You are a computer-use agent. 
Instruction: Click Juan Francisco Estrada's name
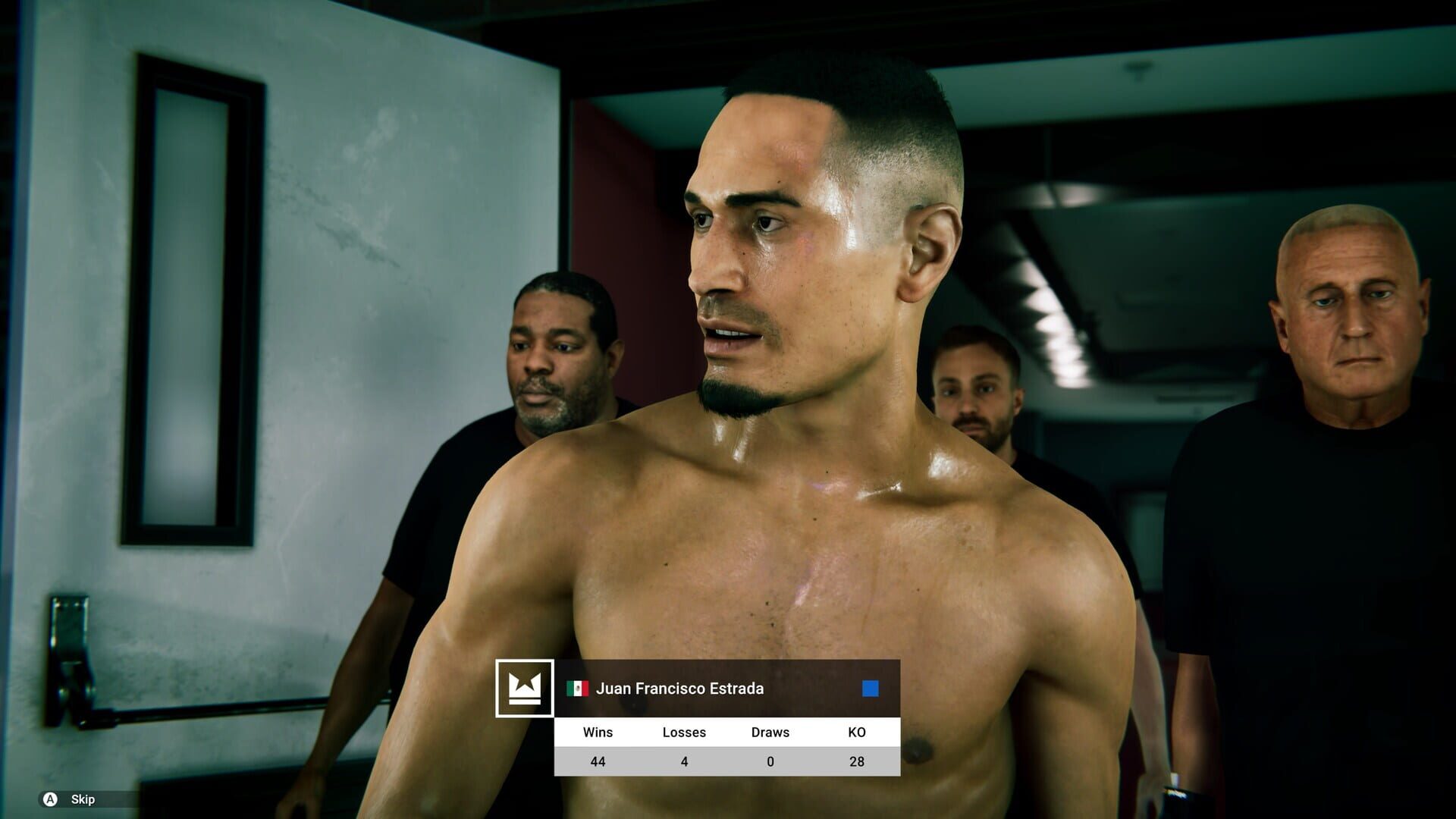tap(680, 689)
